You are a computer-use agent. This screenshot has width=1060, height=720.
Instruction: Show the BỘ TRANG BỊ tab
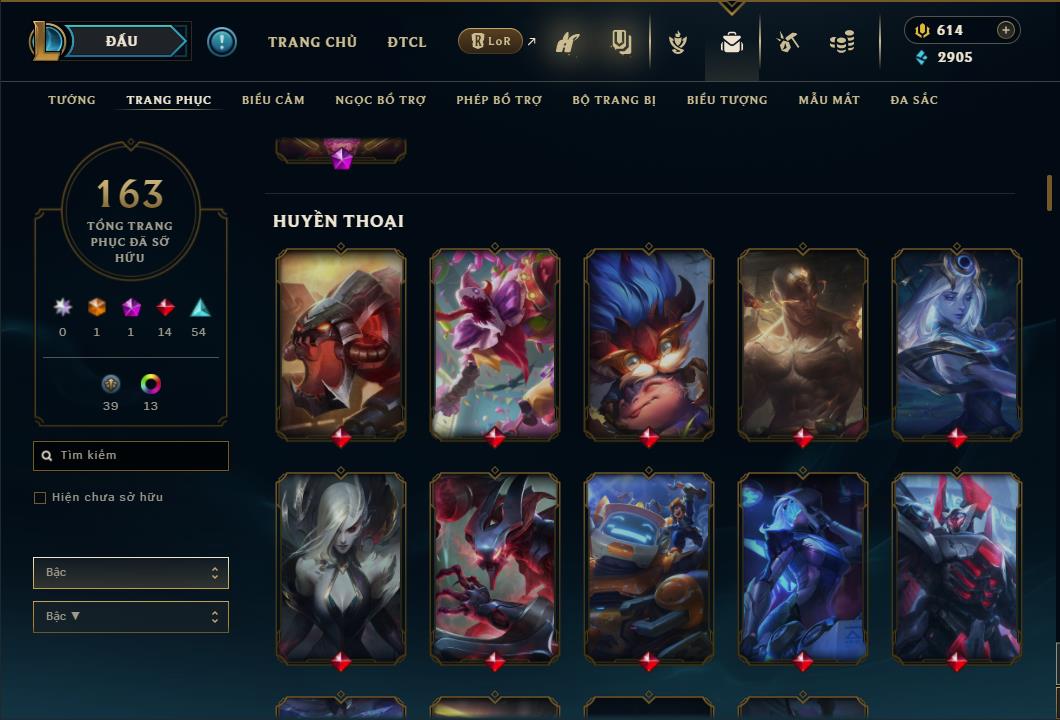pos(614,100)
